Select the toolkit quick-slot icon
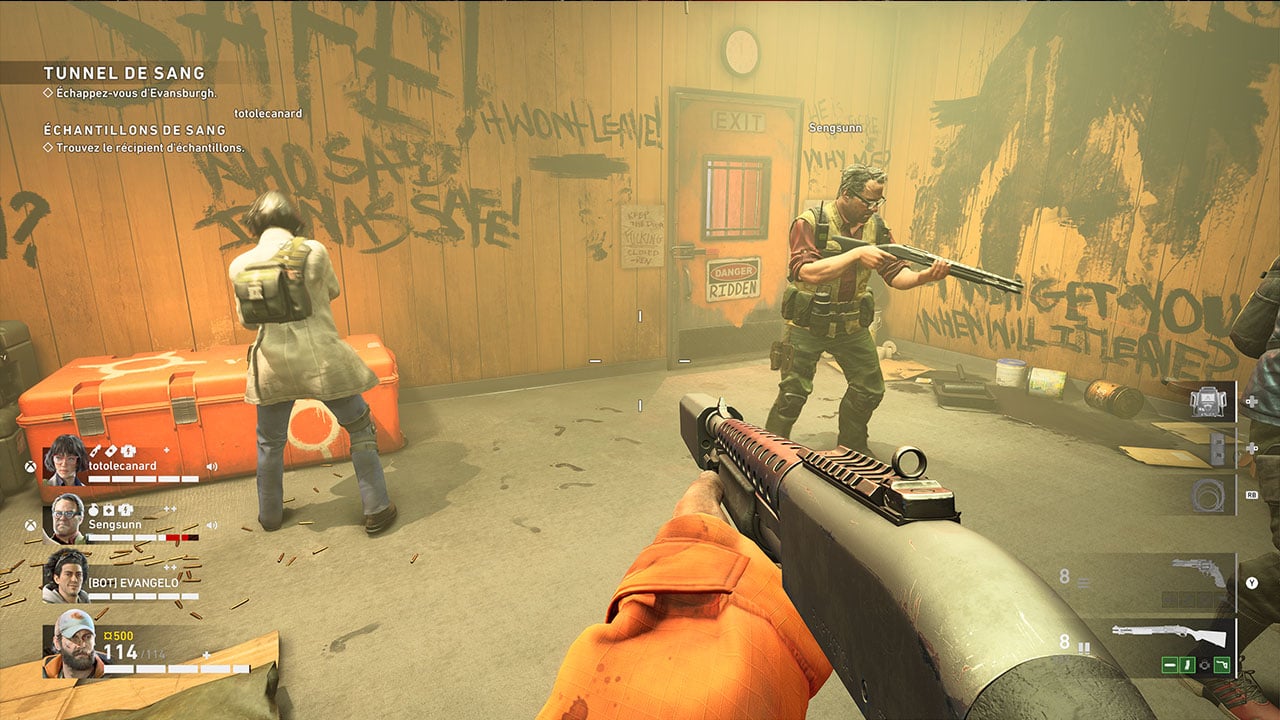Image resolution: width=1280 pixels, height=720 pixels. (x=1210, y=400)
